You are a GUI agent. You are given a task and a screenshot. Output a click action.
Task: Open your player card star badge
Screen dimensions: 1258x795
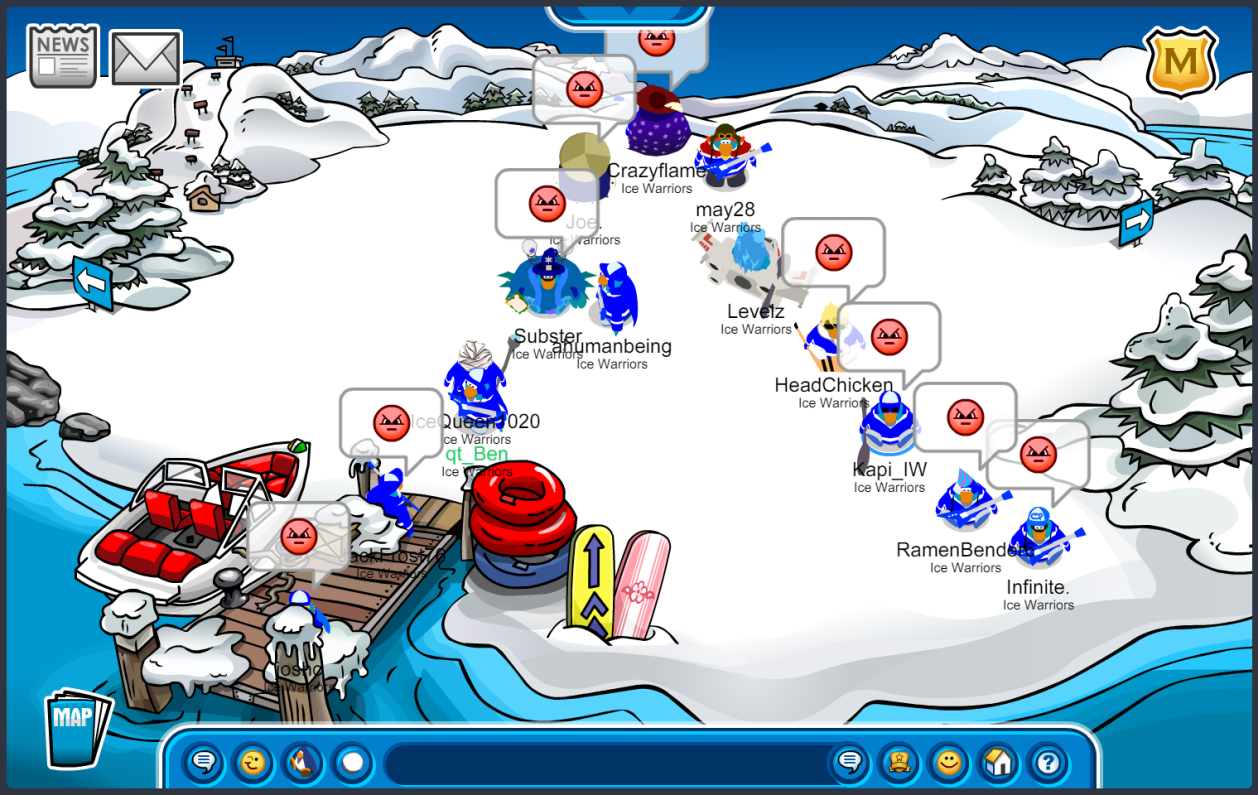click(x=899, y=764)
